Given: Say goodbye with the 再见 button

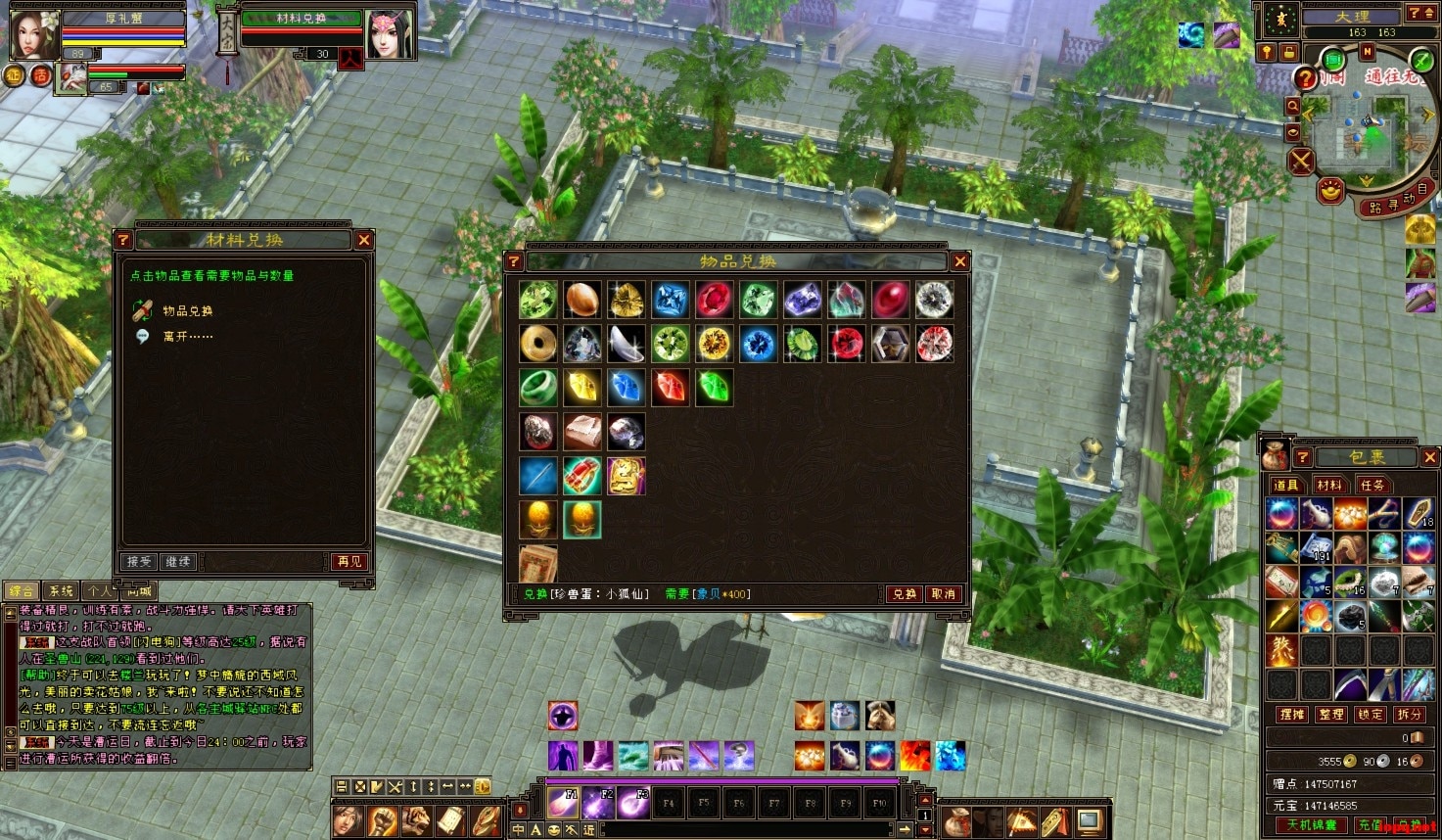Looking at the screenshot, I should (x=349, y=561).
